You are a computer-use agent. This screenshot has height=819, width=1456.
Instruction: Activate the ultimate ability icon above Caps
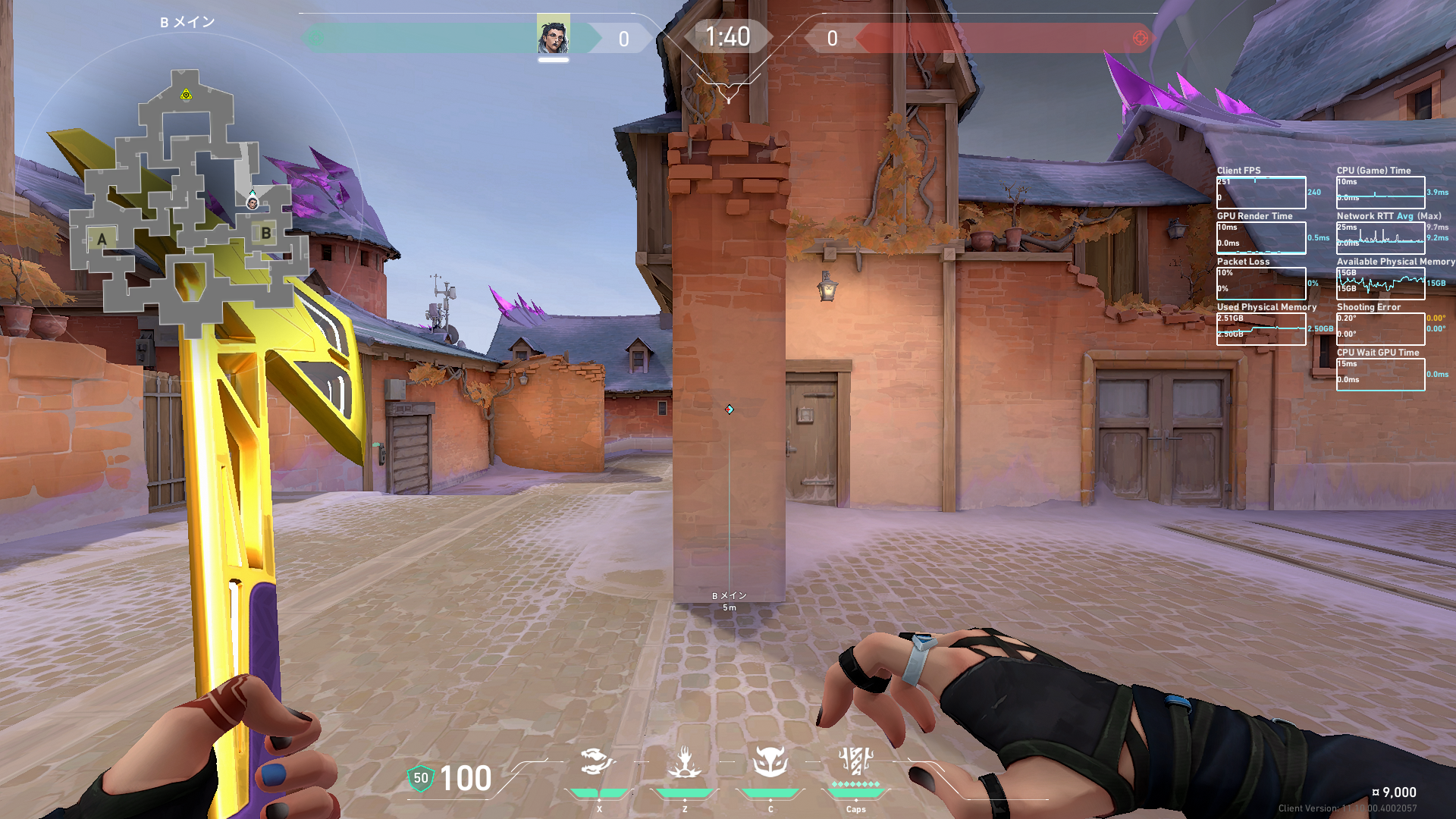855,760
